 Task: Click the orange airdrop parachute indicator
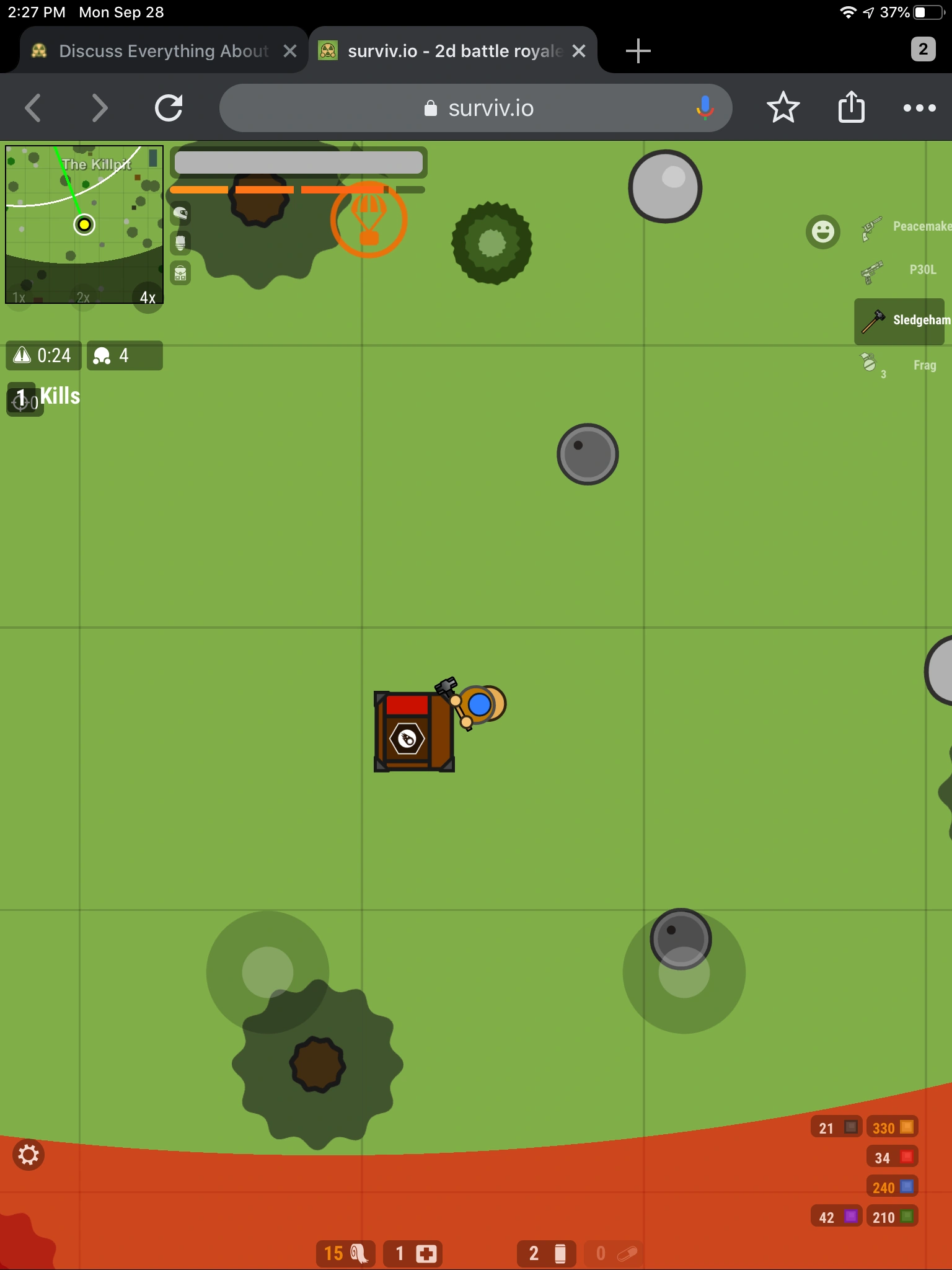[369, 221]
